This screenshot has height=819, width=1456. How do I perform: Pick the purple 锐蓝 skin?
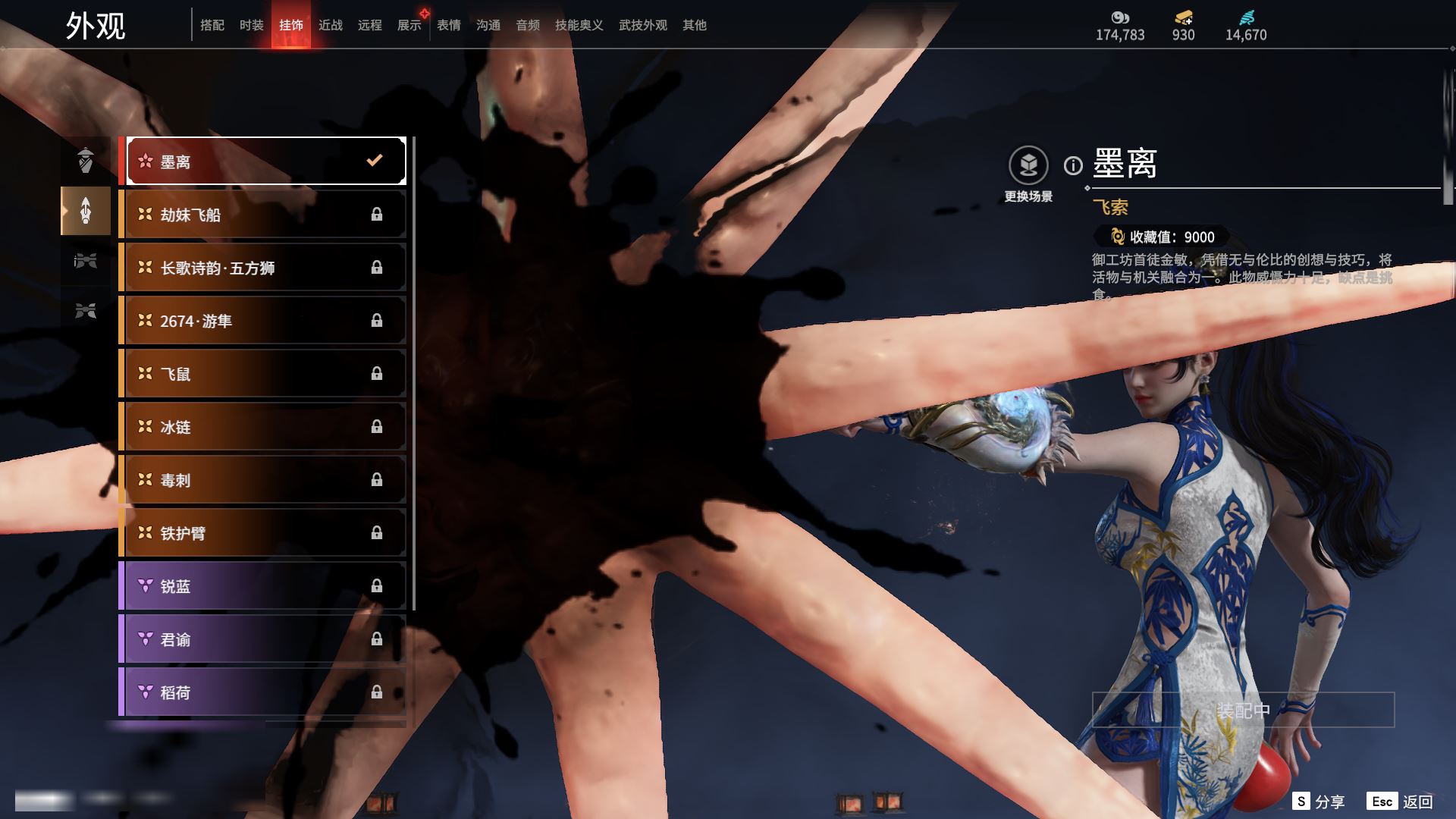(264, 586)
